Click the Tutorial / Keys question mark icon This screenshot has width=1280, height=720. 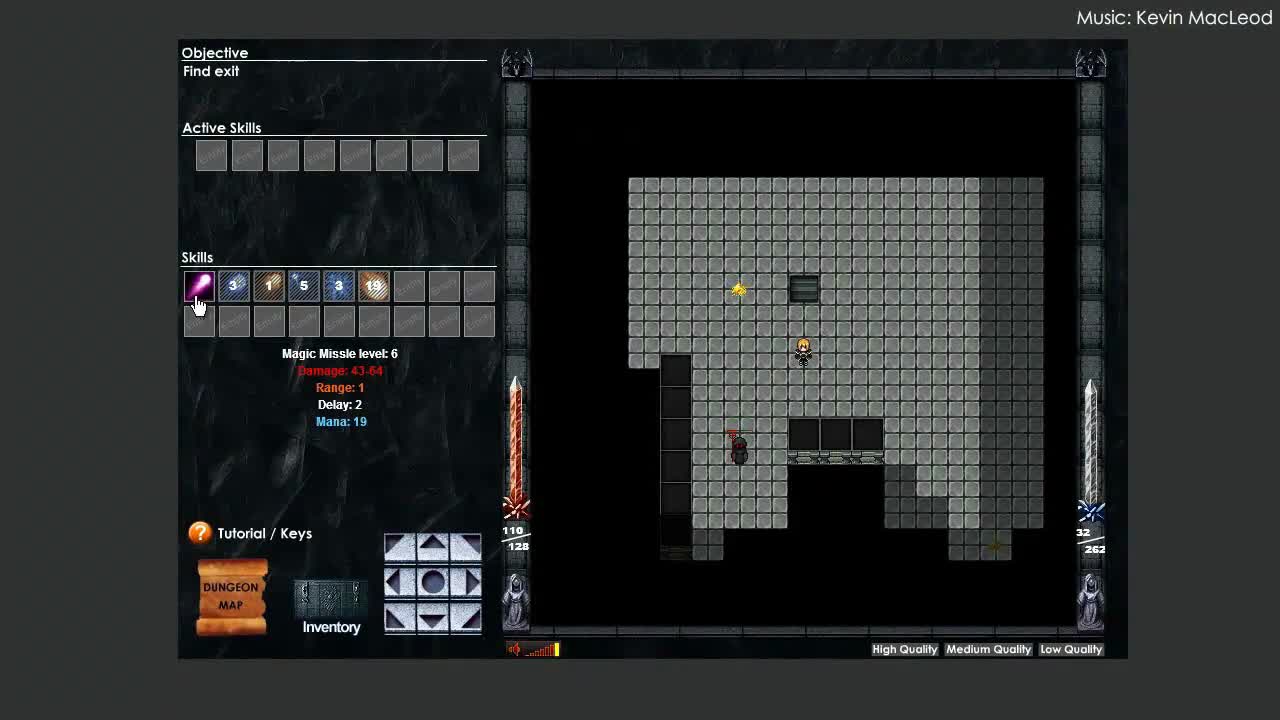click(199, 533)
